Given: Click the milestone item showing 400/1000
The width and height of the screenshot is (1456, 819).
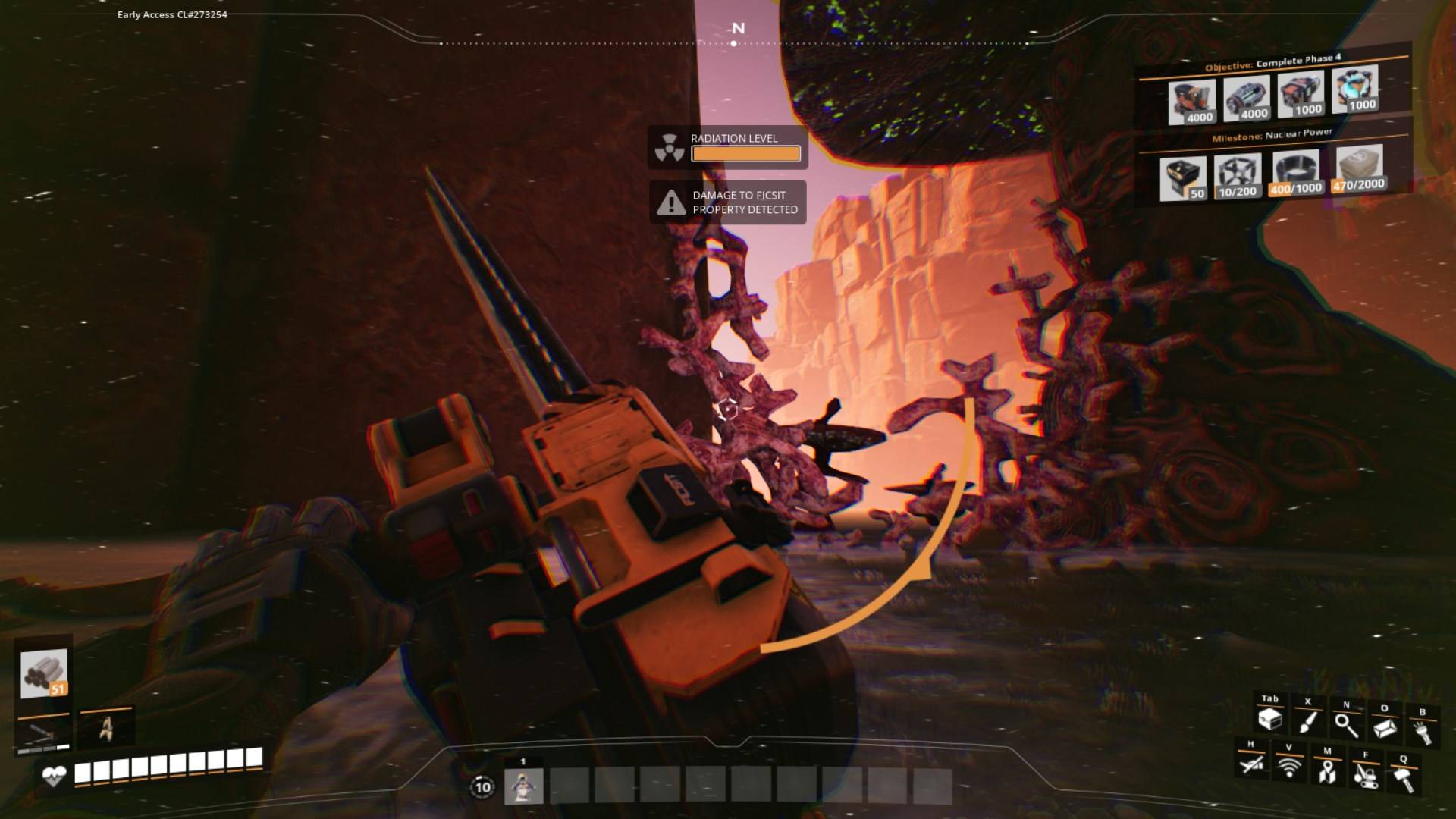Looking at the screenshot, I should 1296,174.
